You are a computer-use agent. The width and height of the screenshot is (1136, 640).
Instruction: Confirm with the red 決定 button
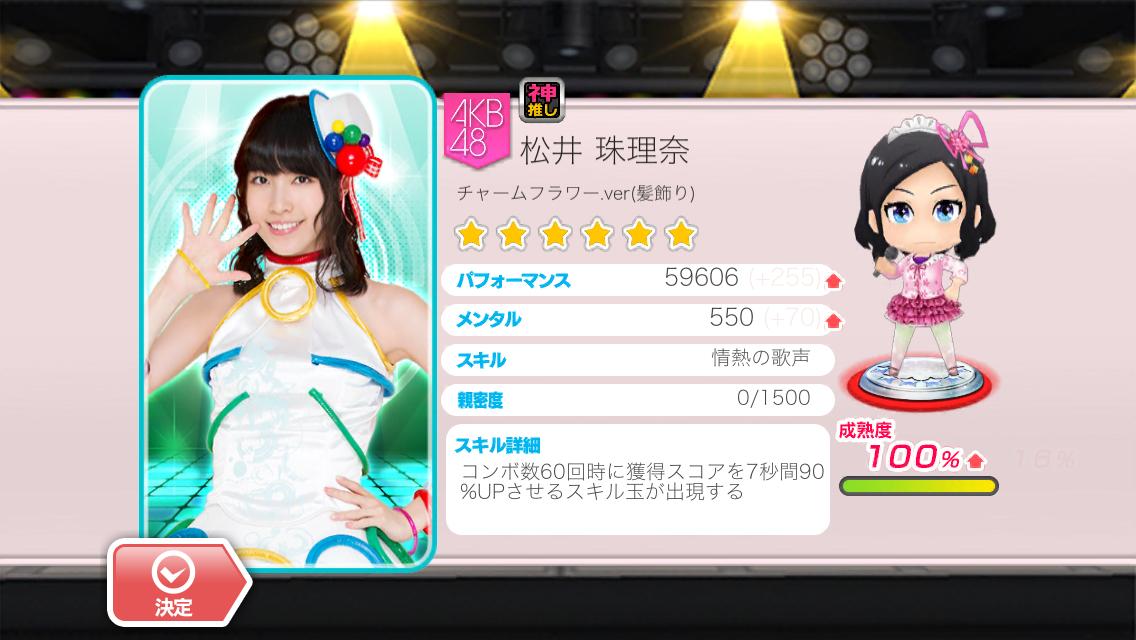click(x=173, y=584)
